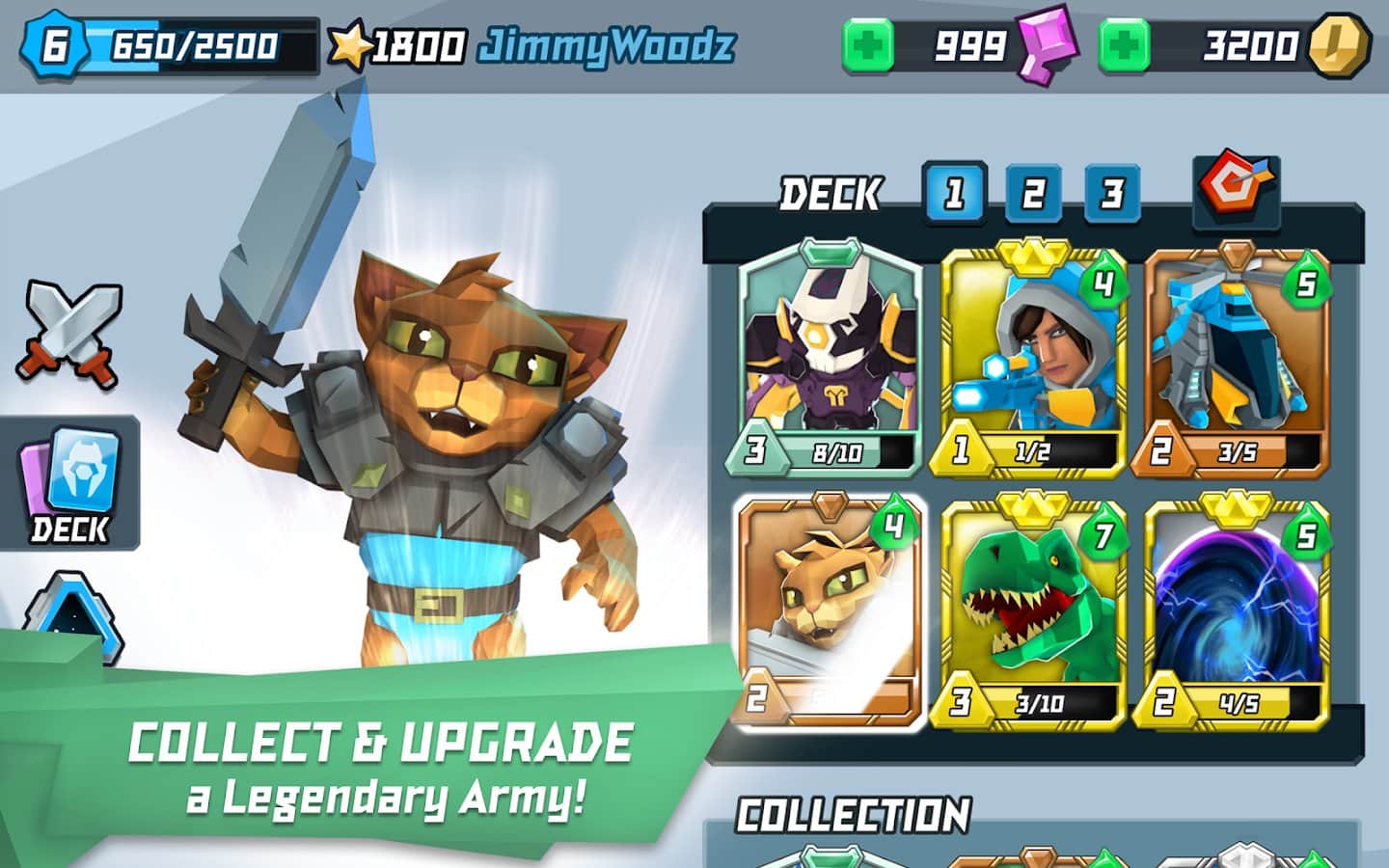The image size is (1389, 868).
Task: Pick the orange cat warrior card
Action: (829, 610)
